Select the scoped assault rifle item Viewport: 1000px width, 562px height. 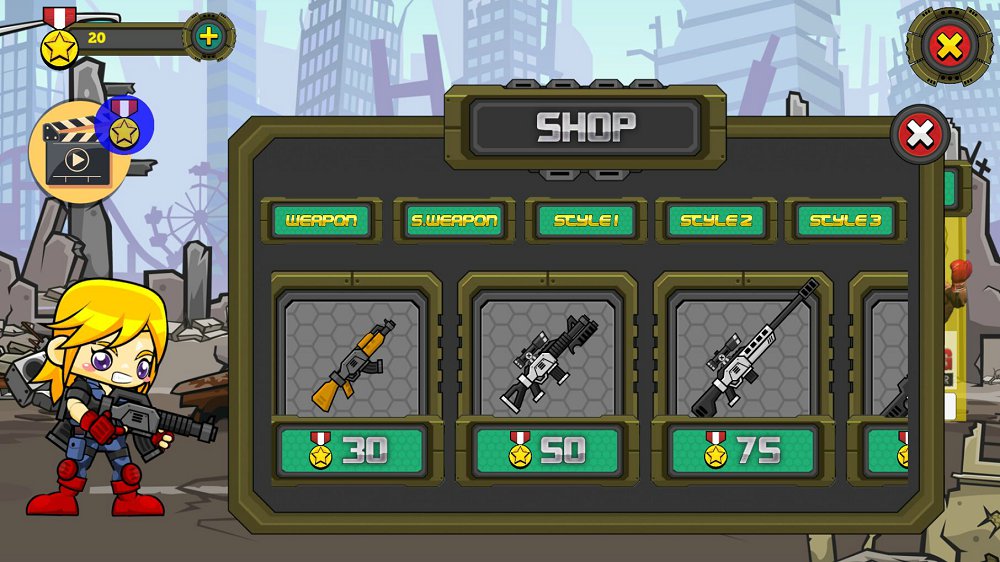pyautogui.click(x=548, y=356)
